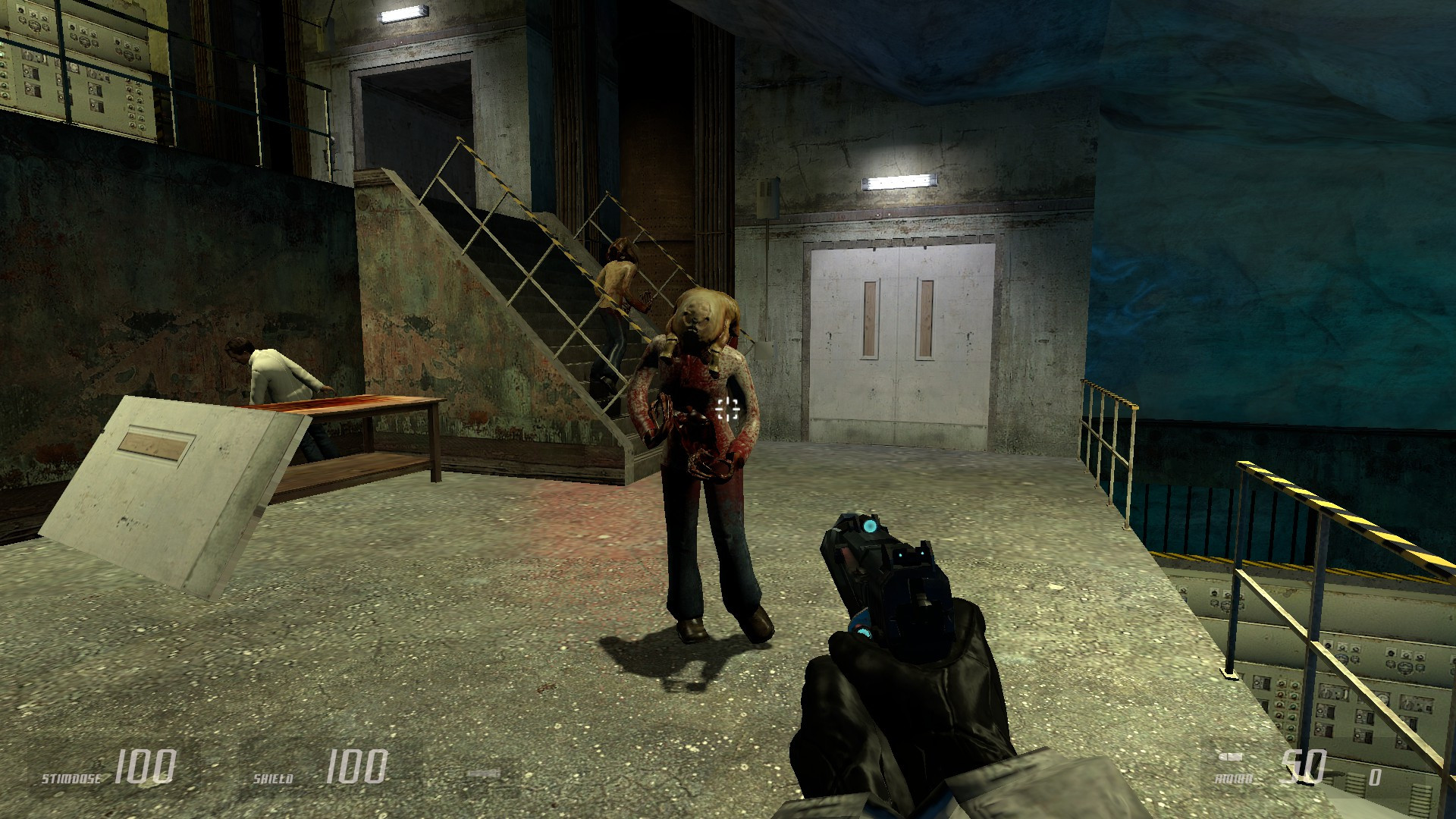The height and width of the screenshot is (819, 1456).
Task: Click the stimdose value reading 100
Action: click(x=146, y=766)
